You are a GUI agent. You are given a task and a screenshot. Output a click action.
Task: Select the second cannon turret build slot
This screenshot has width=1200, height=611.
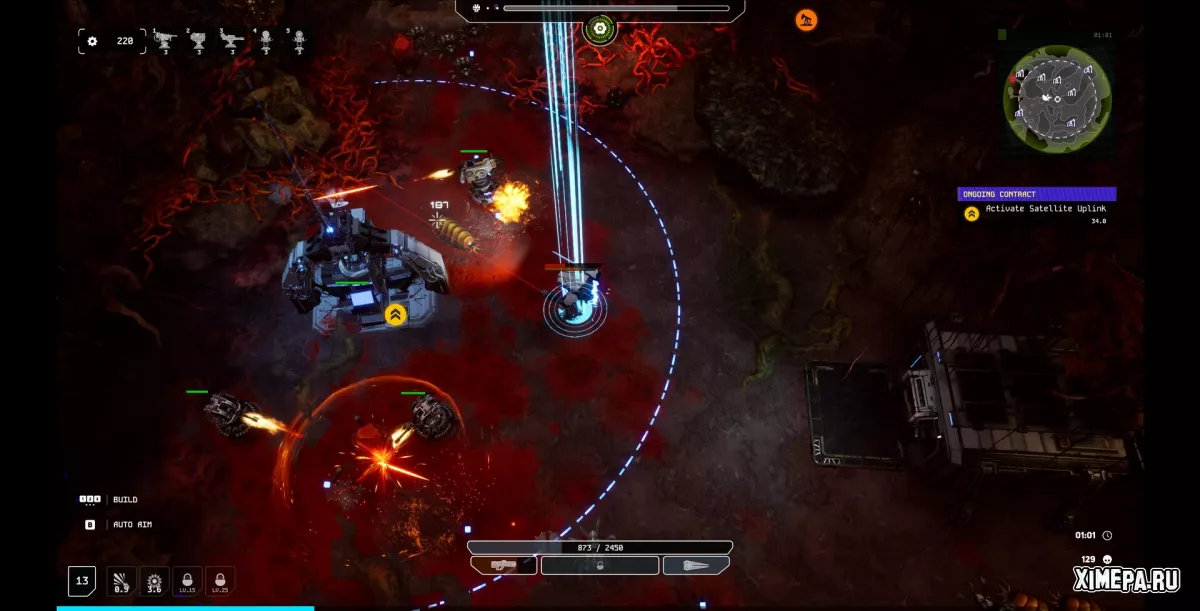[x=199, y=42]
